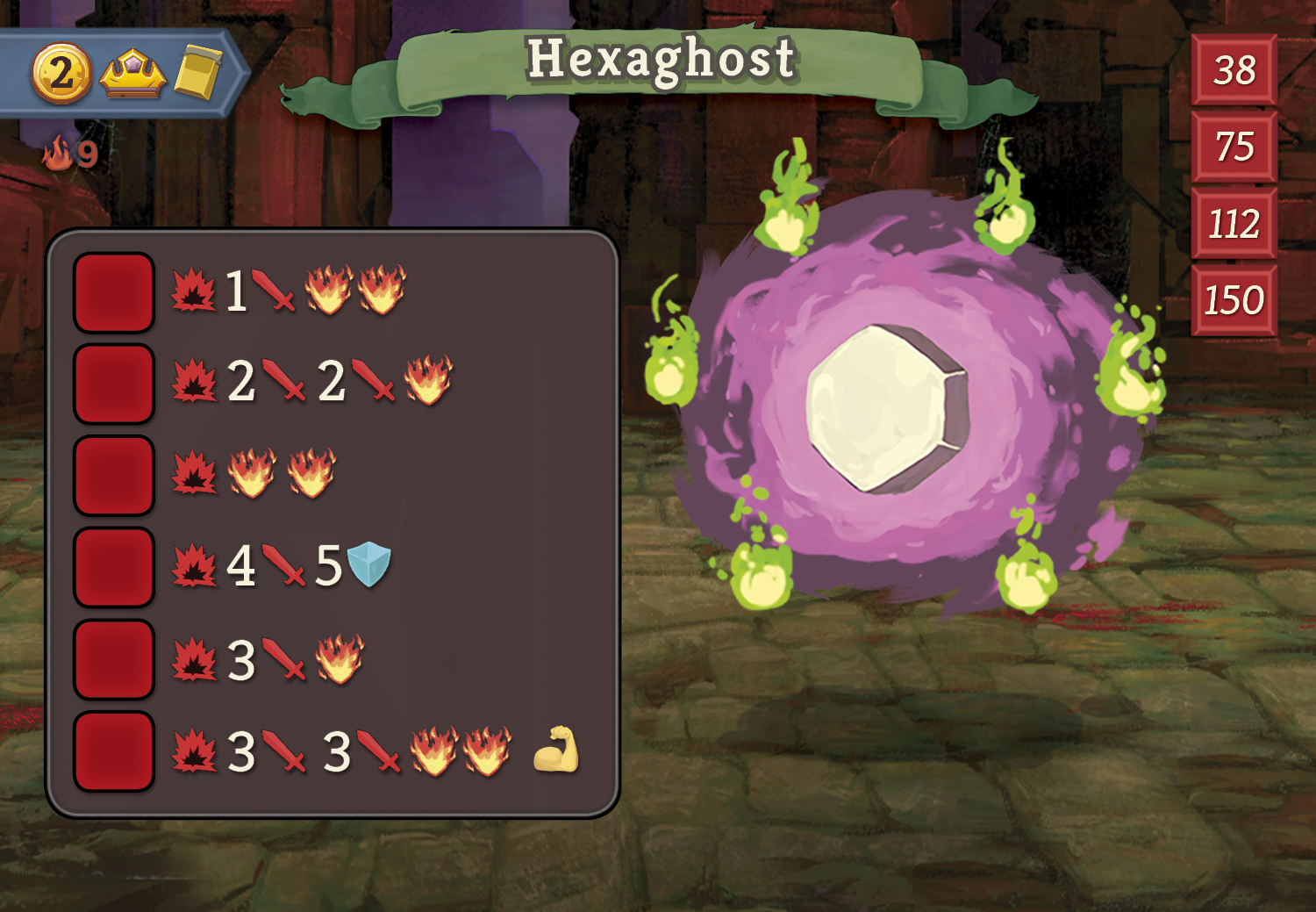Select the golden crown icon
The height and width of the screenshot is (912, 1316).
click(x=132, y=75)
